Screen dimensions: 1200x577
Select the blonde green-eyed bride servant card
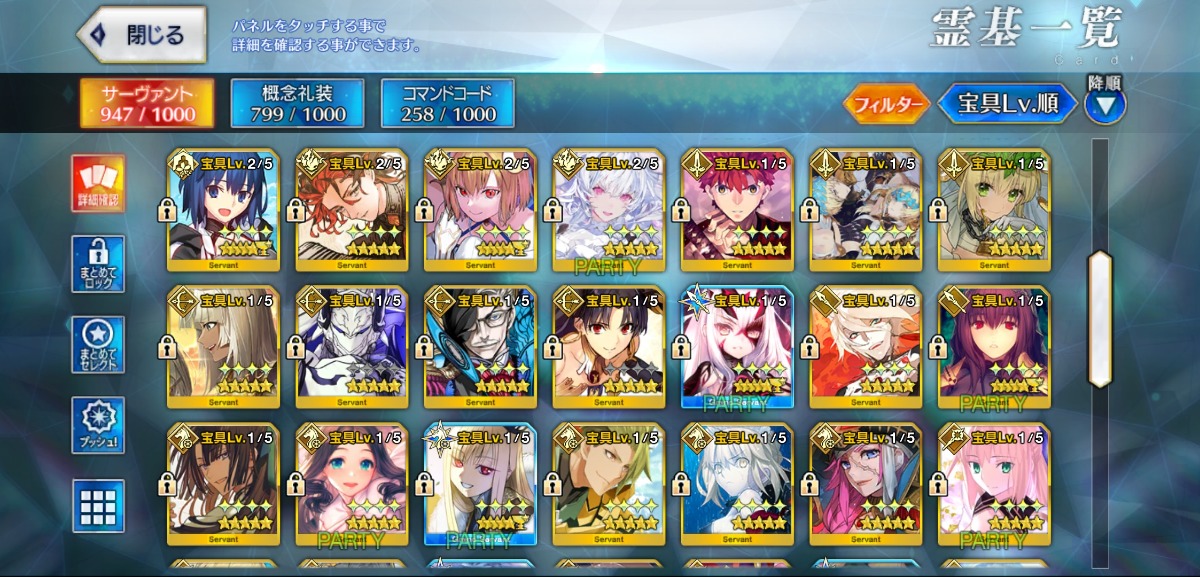click(993, 210)
